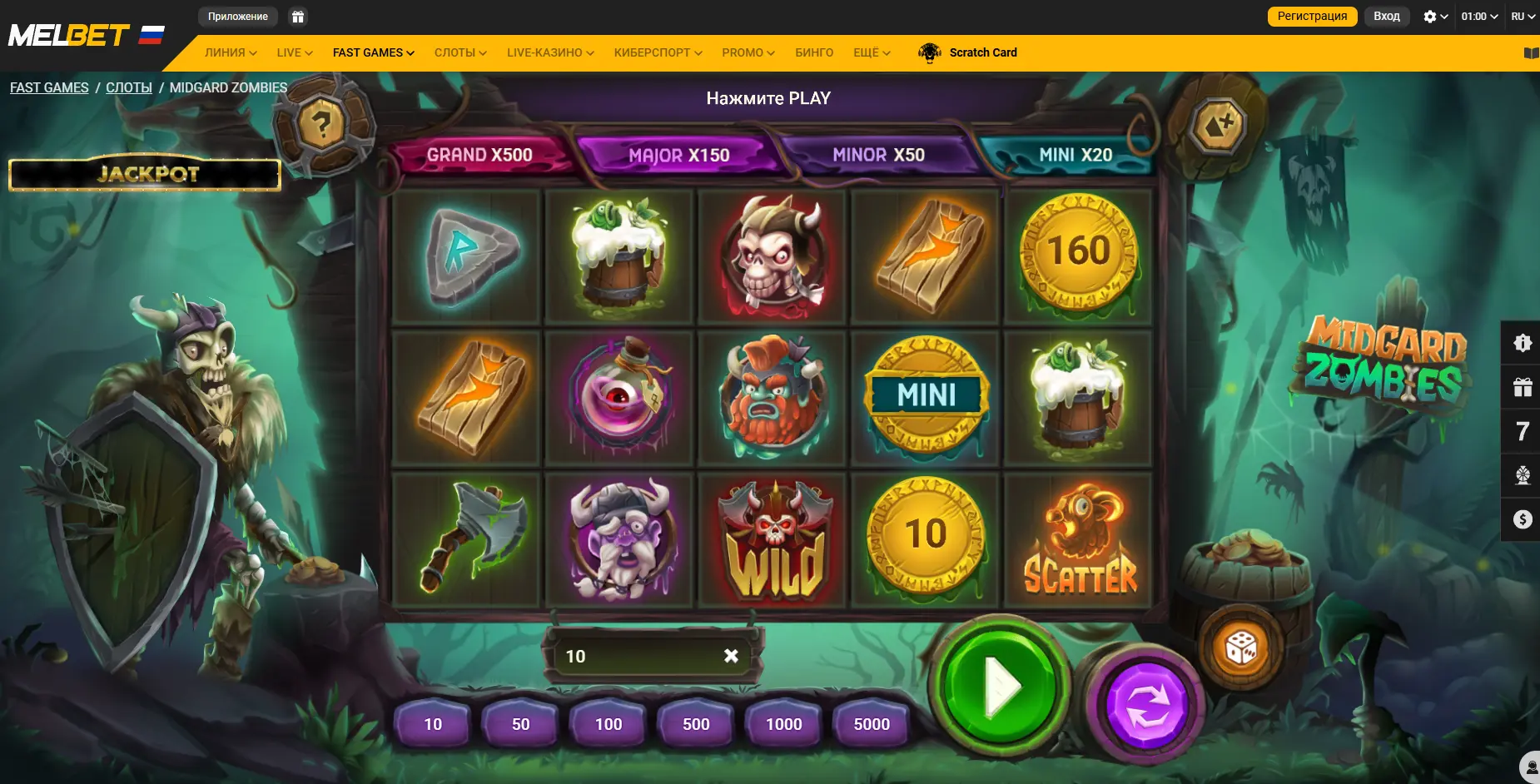Select the 10 bet chip
The width and height of the screenshot is (1540, 784).
pos(433,724)
